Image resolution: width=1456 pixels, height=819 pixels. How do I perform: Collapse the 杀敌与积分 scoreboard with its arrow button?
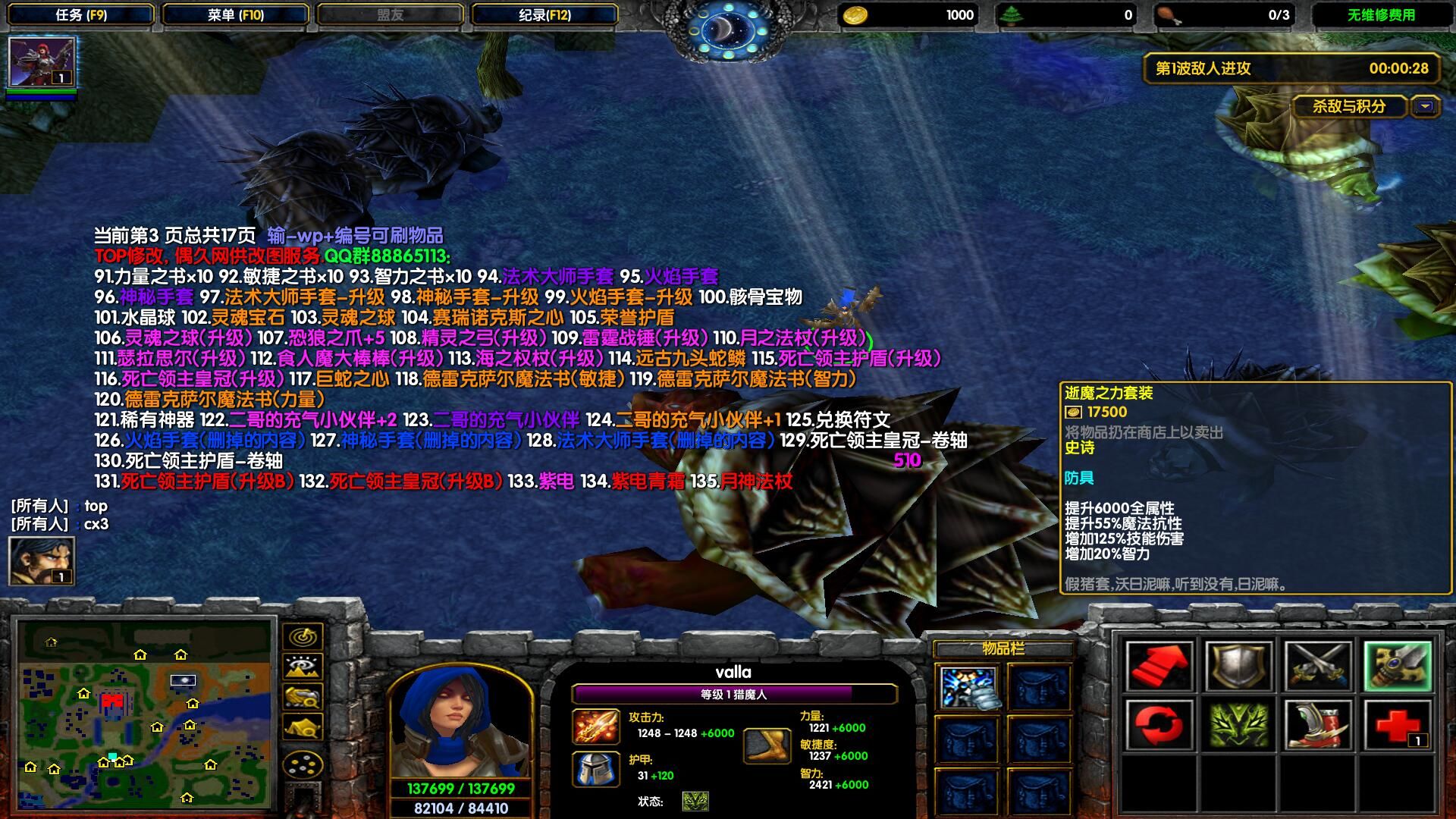pyautogui.click(x=1426, y=107)
